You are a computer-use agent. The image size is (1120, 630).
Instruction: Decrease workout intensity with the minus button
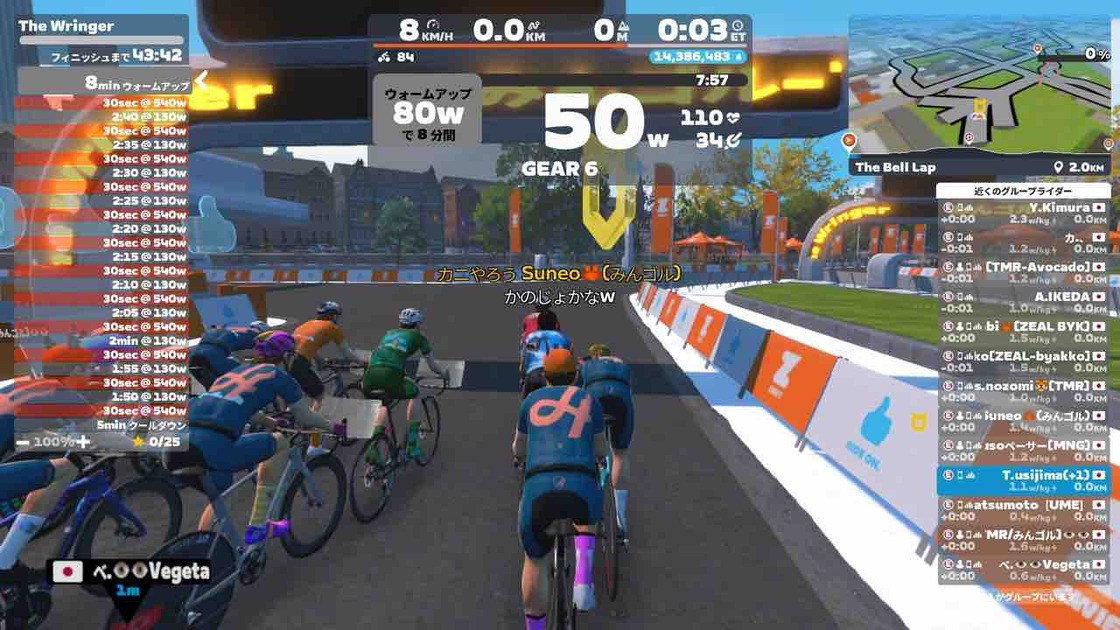pyautogui.click(x=21, y=441)
